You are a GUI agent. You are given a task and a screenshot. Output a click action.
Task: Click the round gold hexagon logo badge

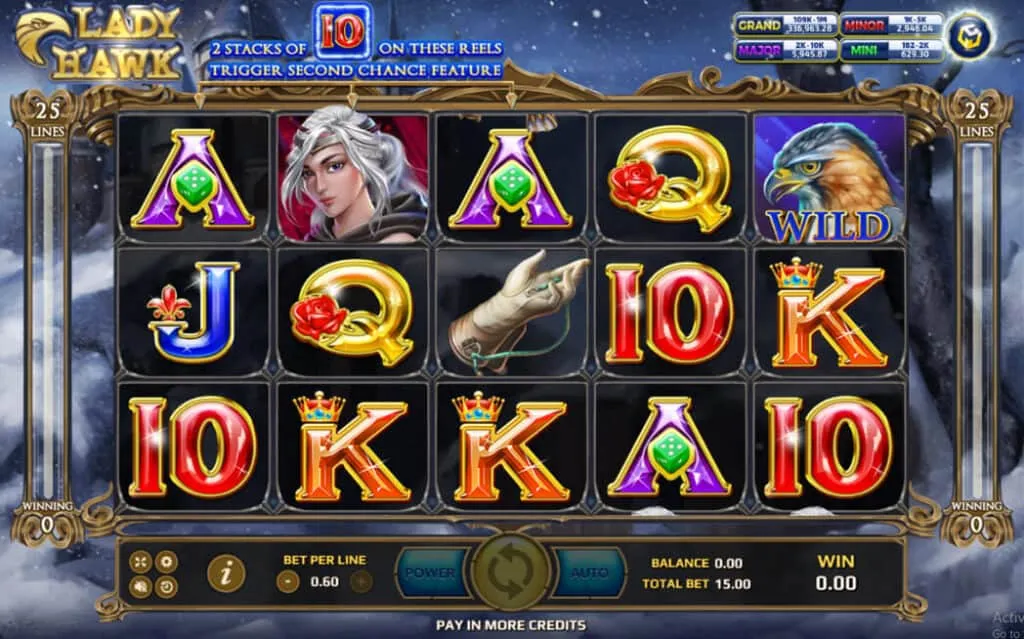[x=968, y=36]
